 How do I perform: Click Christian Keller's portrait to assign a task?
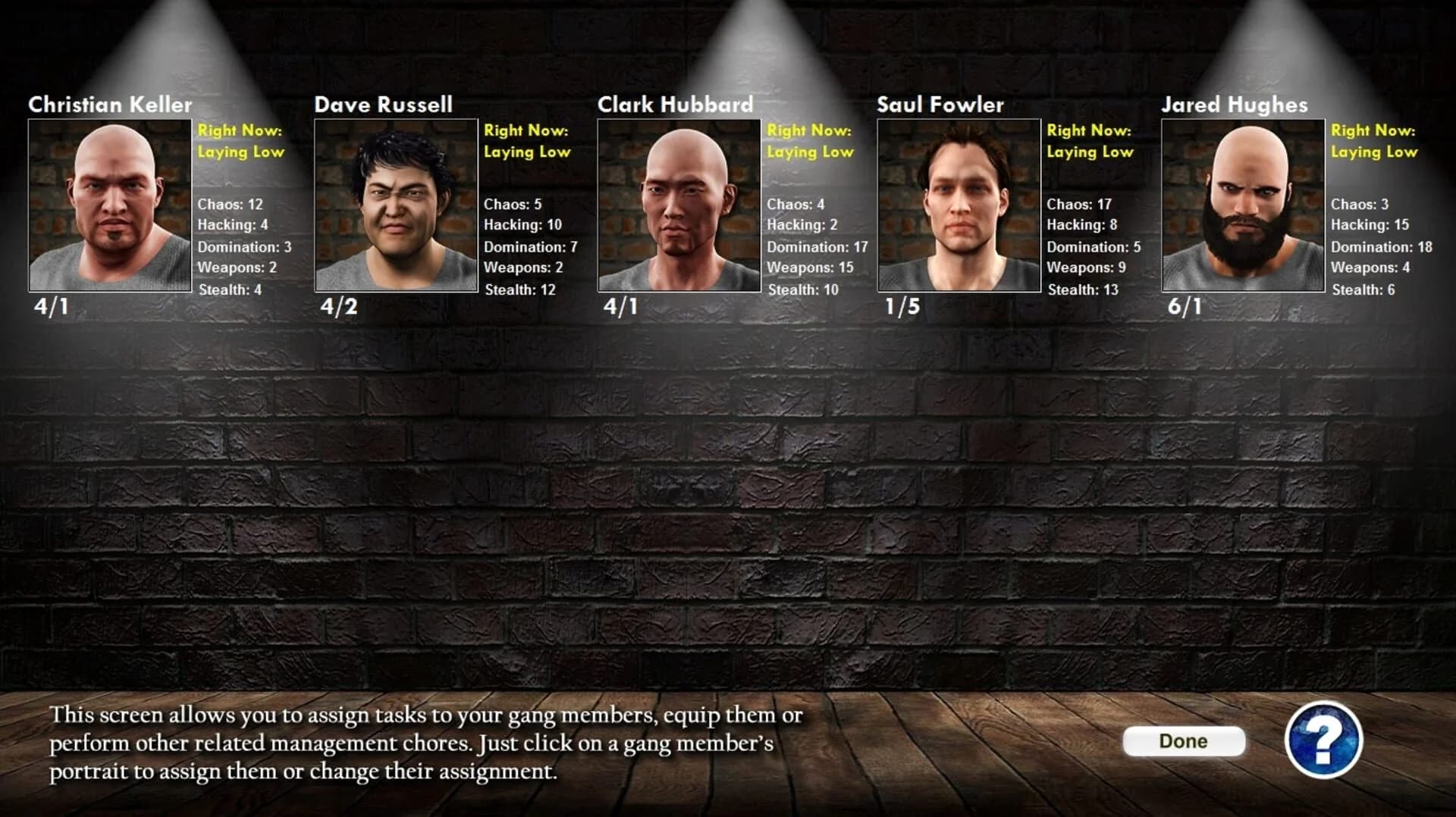(x=109, y=205)
